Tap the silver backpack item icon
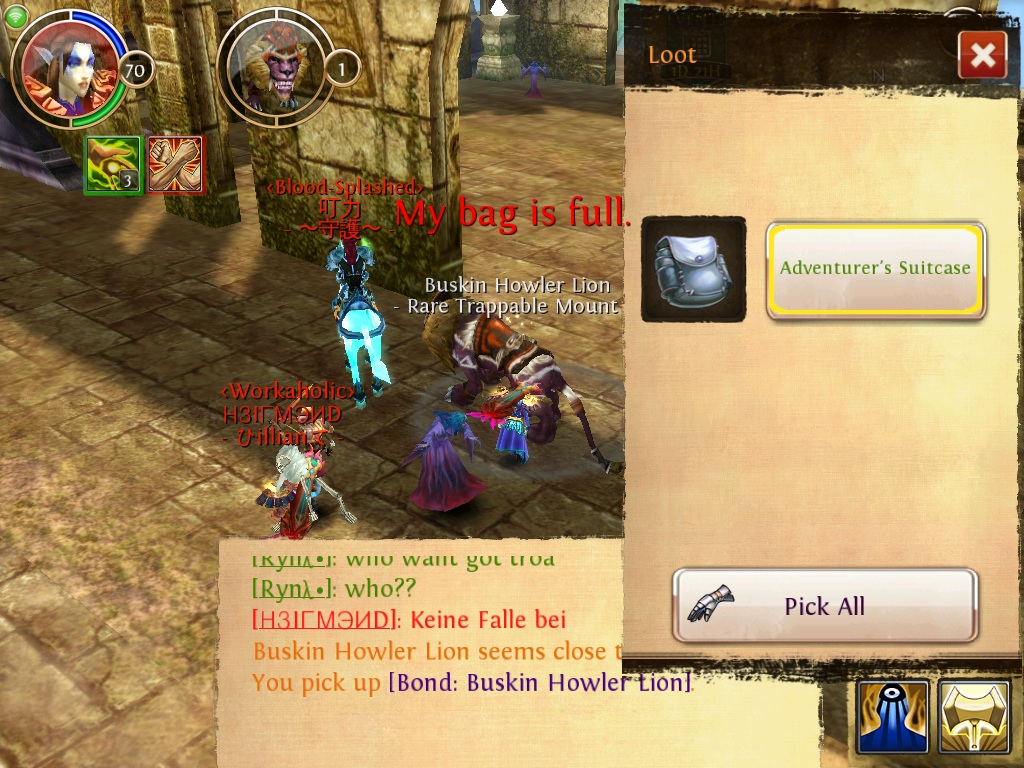Screen dimensions: 1024x768 coord(693,269)
